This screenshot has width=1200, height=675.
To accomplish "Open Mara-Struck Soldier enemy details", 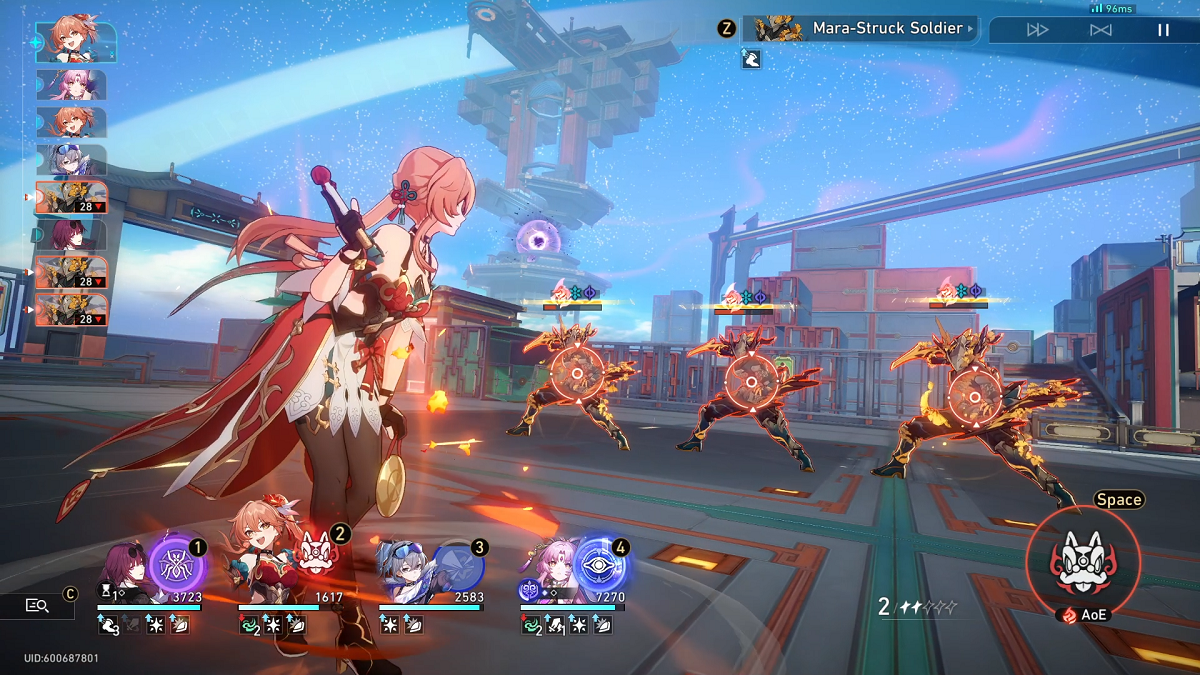I will click(862, 28).
